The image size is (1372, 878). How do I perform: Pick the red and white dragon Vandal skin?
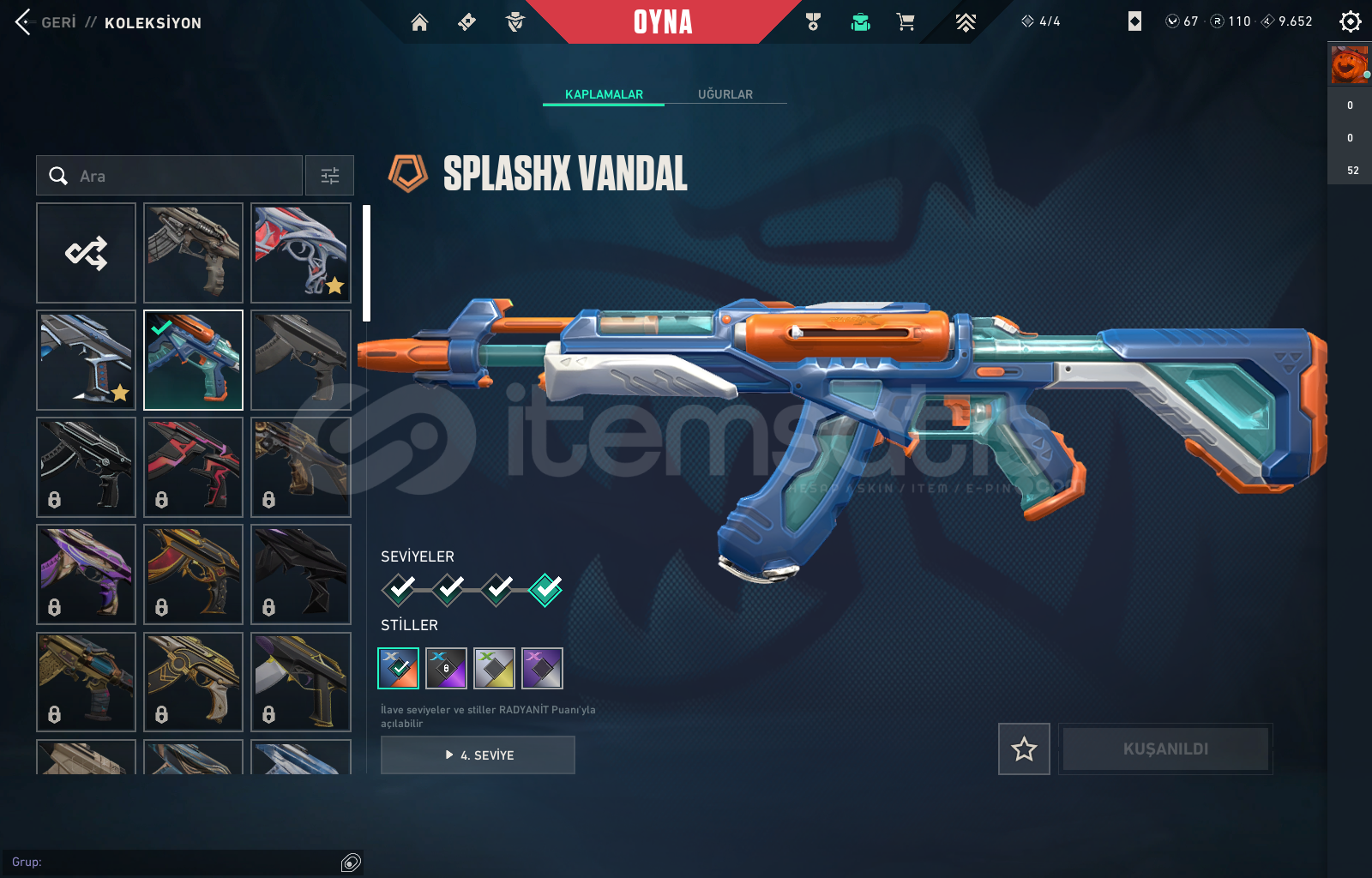301,253
